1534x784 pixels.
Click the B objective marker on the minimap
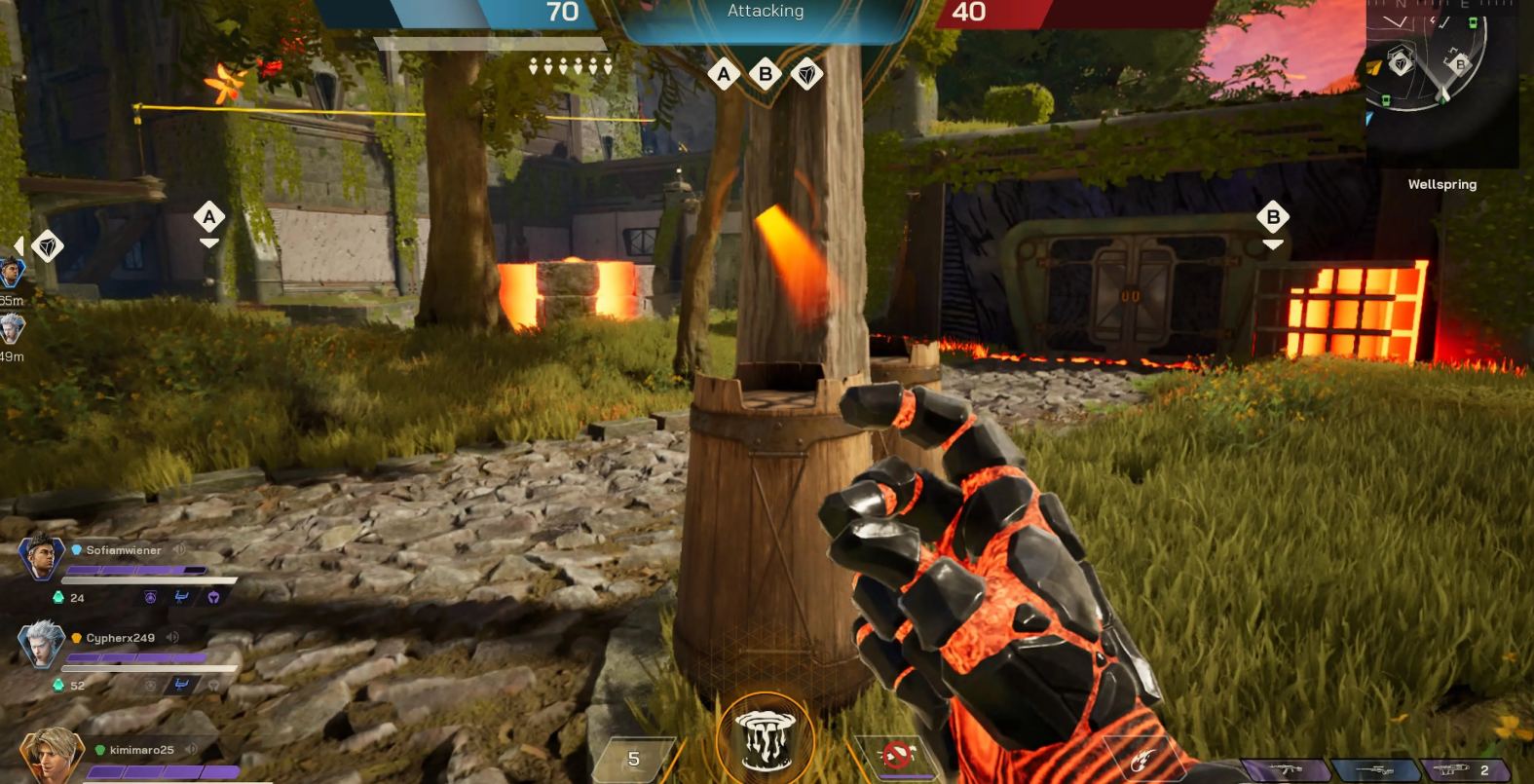1459,64
